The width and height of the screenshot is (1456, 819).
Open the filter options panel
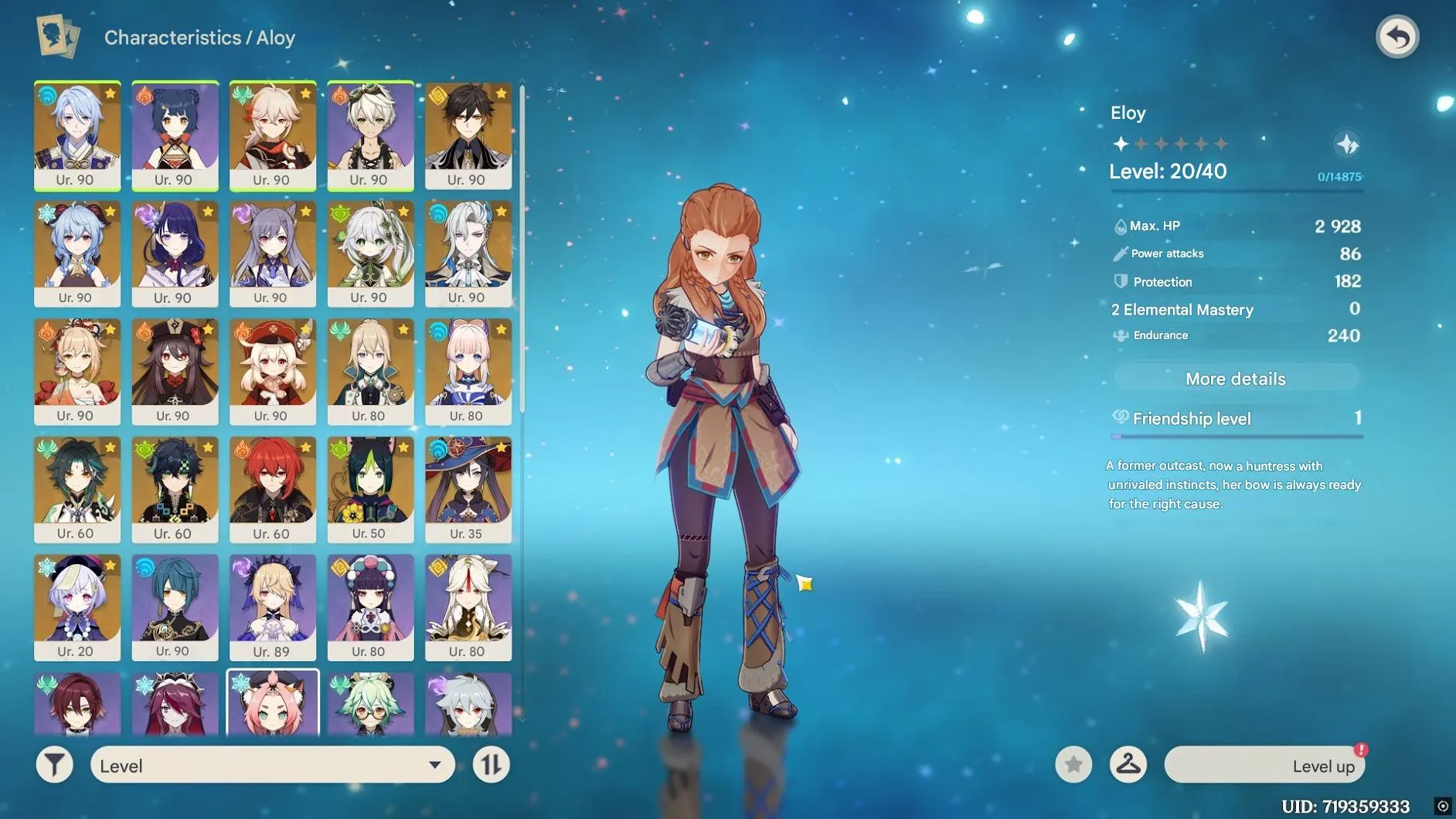coord(54,765)
